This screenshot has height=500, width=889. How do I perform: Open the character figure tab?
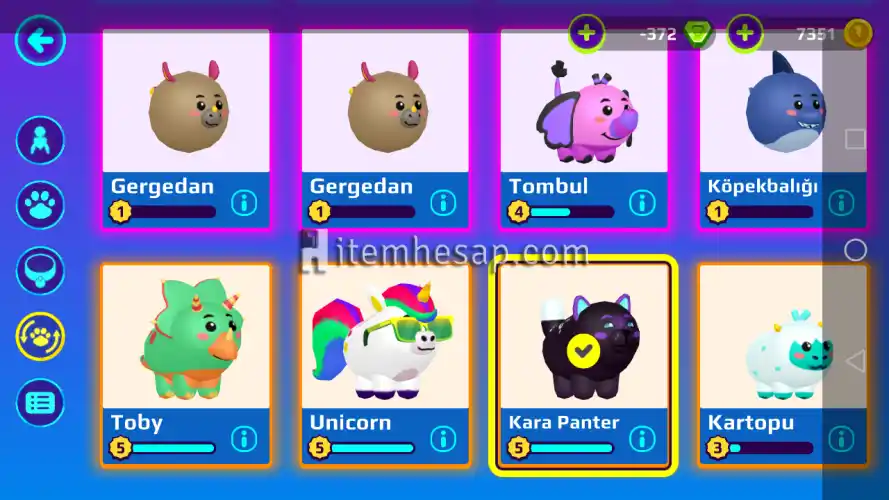click(41, 140)
